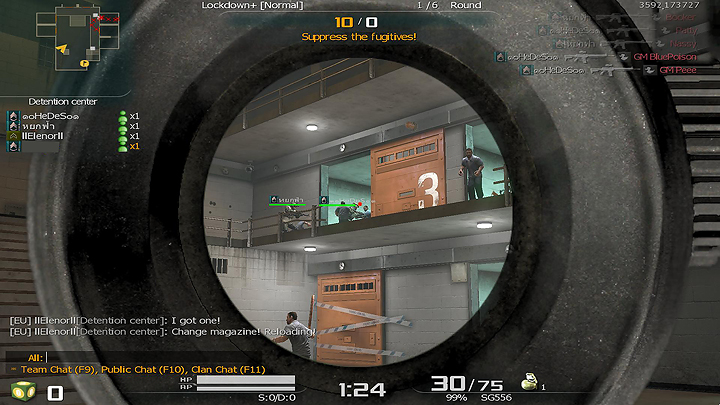Select the grenade icon beside the ammo
Screen dimensions: 720x405
(529, 381)
